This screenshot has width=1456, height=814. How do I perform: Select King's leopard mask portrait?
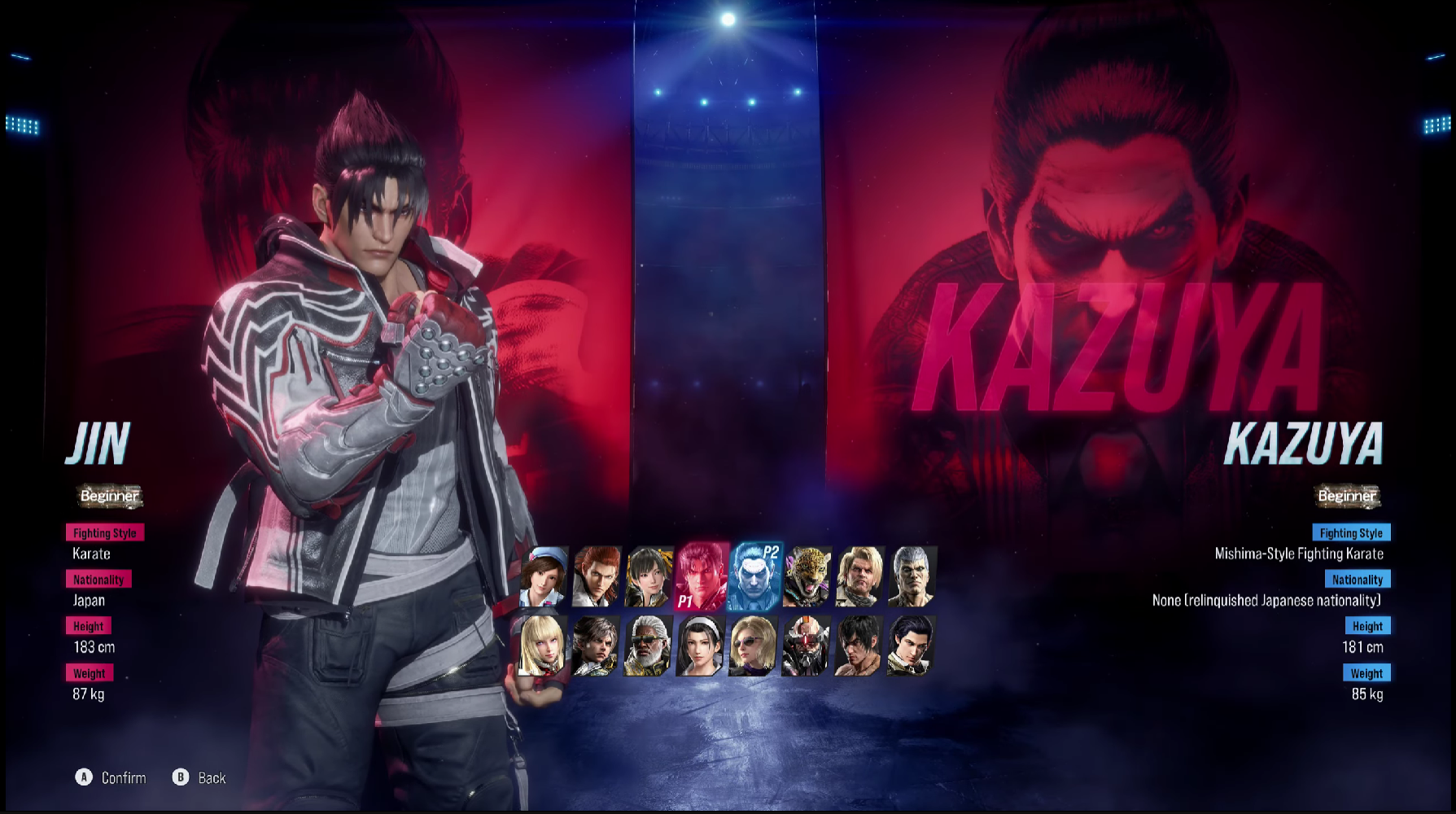(807, 578)
